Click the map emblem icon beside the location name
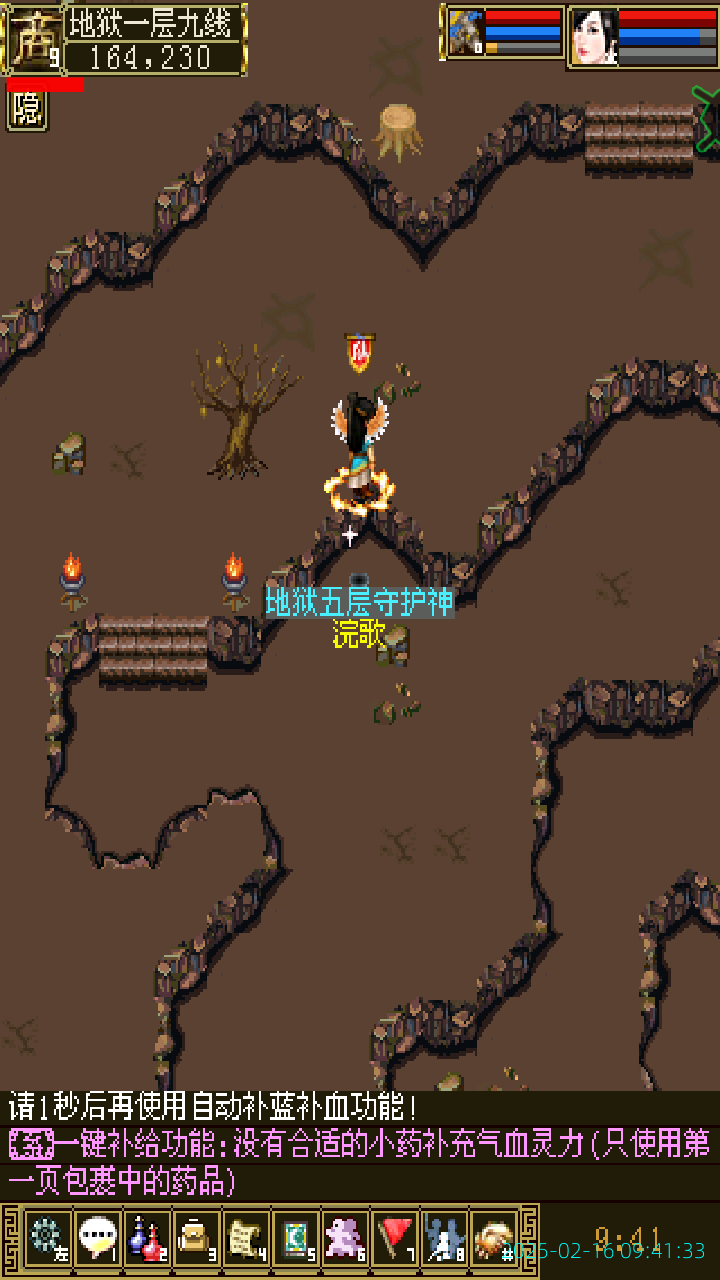Image resolution: width=720 pixels, height=1280 pixels. [x=32, y=38]
